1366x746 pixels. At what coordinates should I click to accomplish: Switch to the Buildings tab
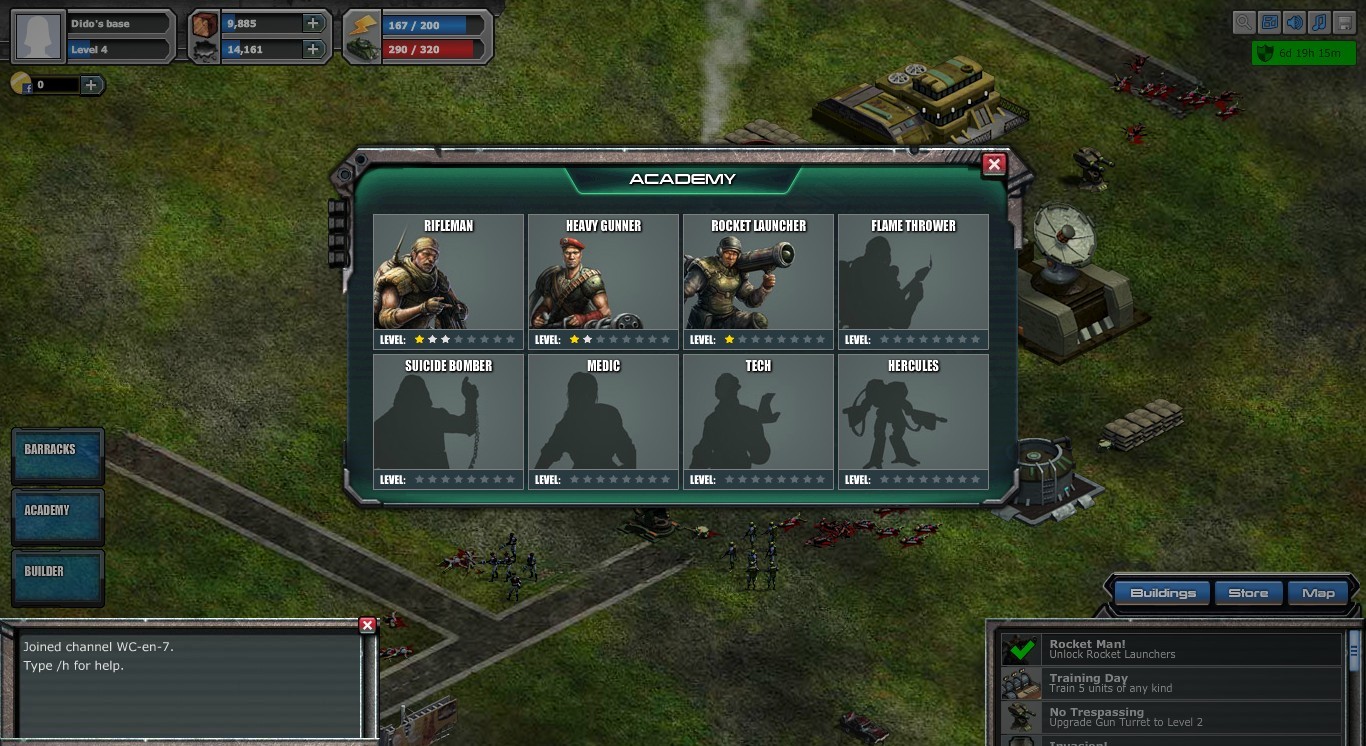(1164, 592)
